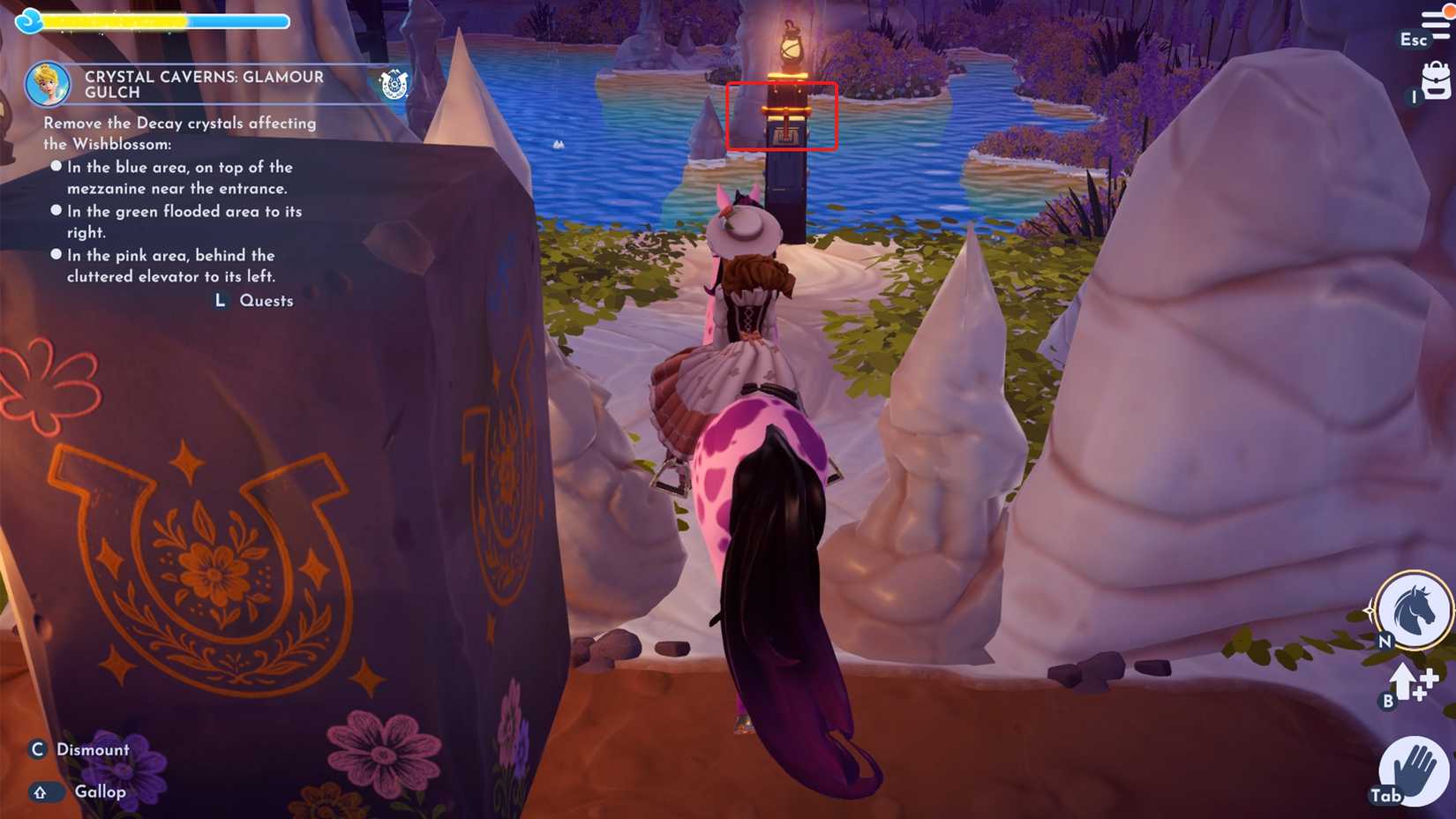Click Tinker Bell's quest portrait

point(50,84)
